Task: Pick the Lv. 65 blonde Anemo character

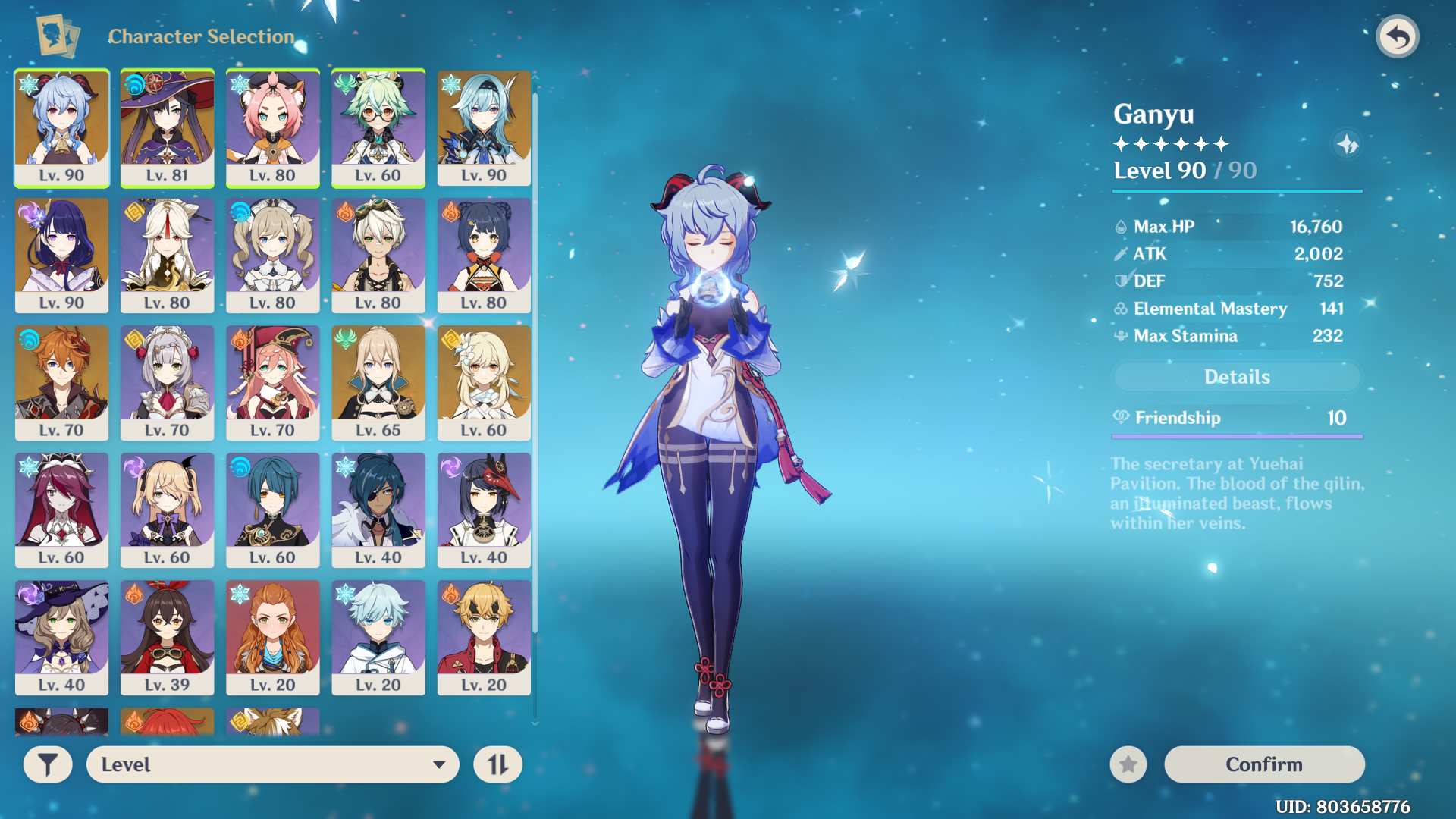Action: [378, 382]
